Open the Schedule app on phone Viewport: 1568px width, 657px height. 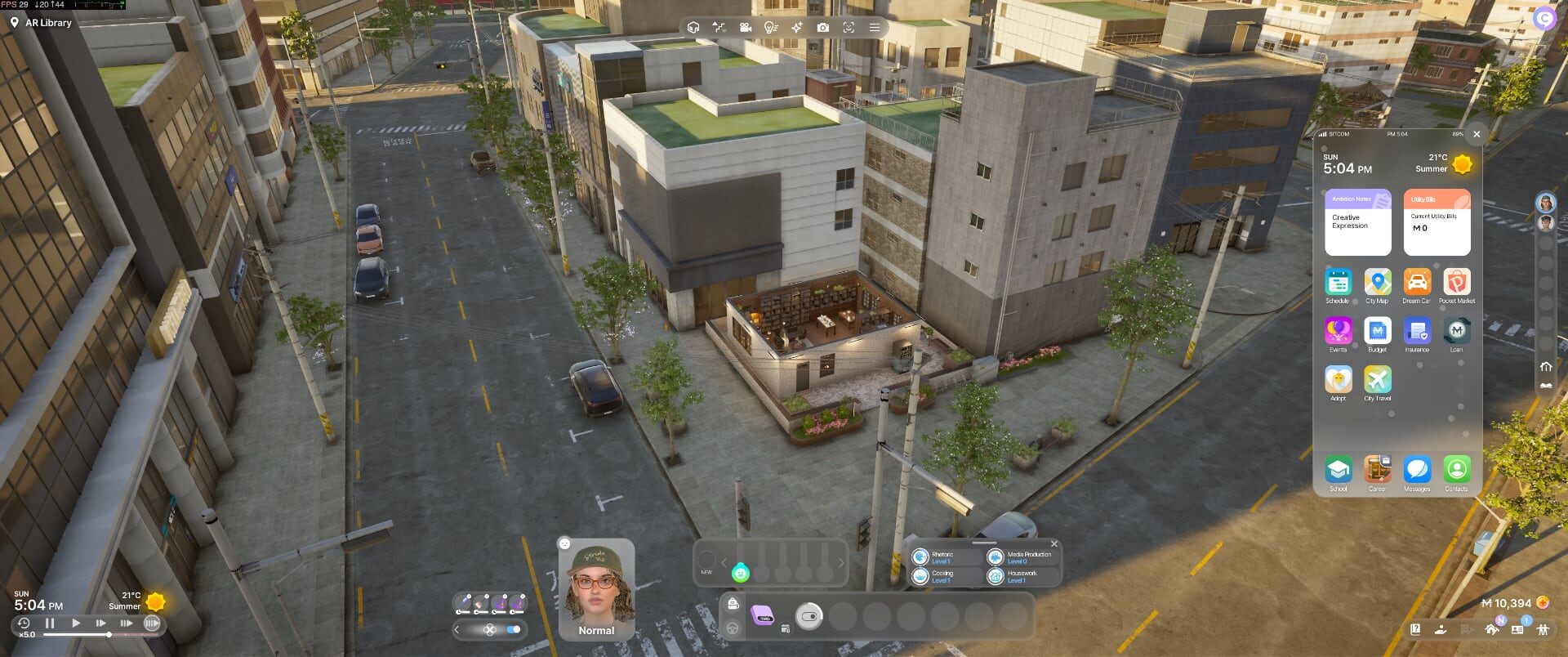pos(1338,283)
